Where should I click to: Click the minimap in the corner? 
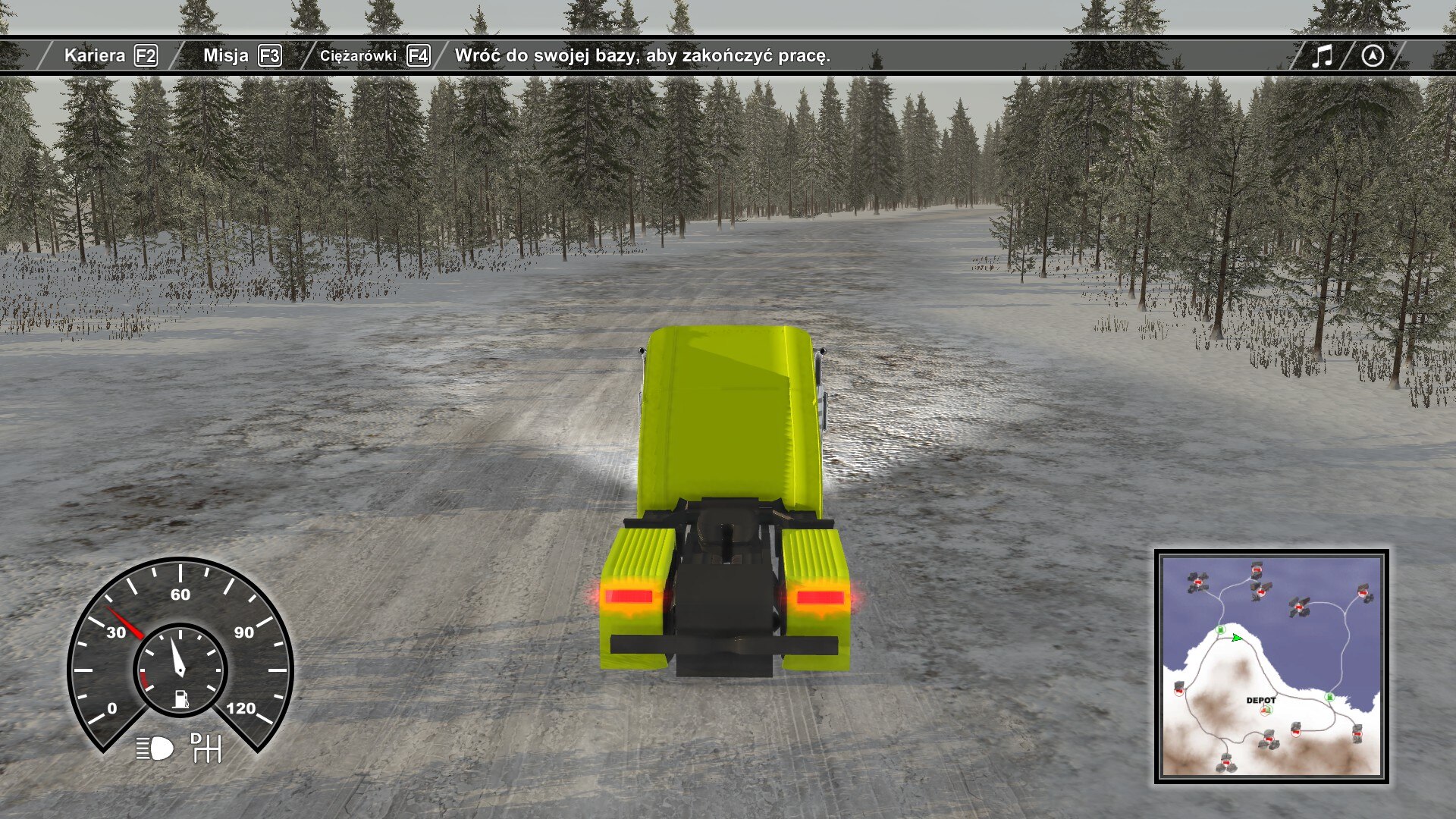pyautogui.click(x=1271, y=666)
